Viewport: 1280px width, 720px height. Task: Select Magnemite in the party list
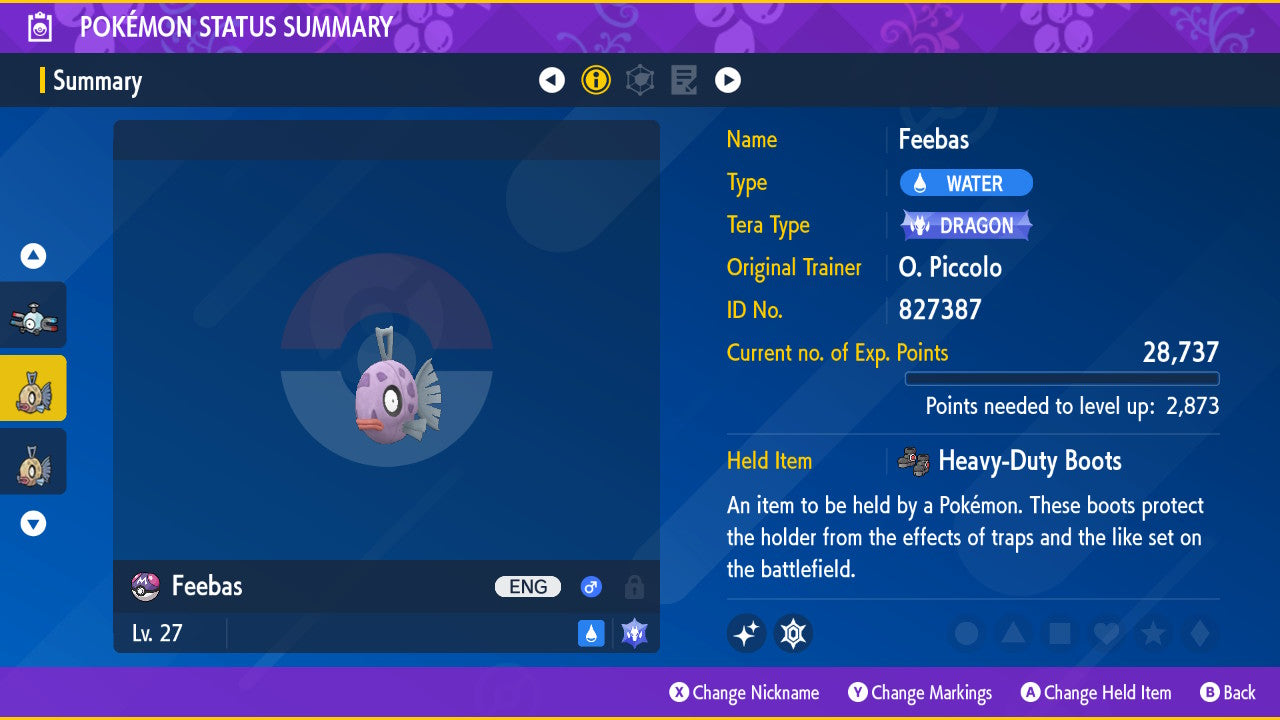click(34, 315)
